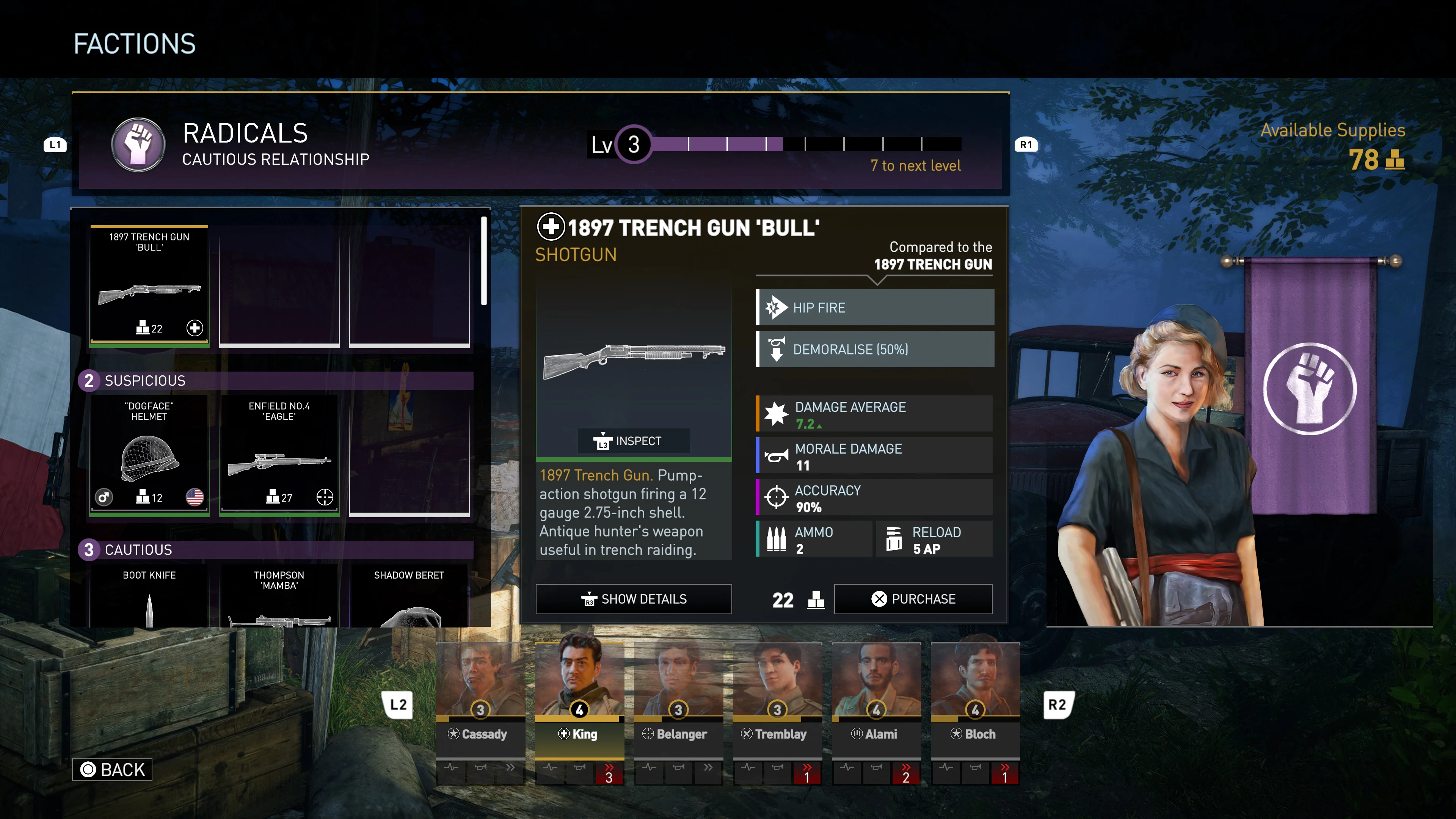Screen dimensions: 1456x819
Task: Switch factions using the L1 tab
Action: click(x=55, y=145)
